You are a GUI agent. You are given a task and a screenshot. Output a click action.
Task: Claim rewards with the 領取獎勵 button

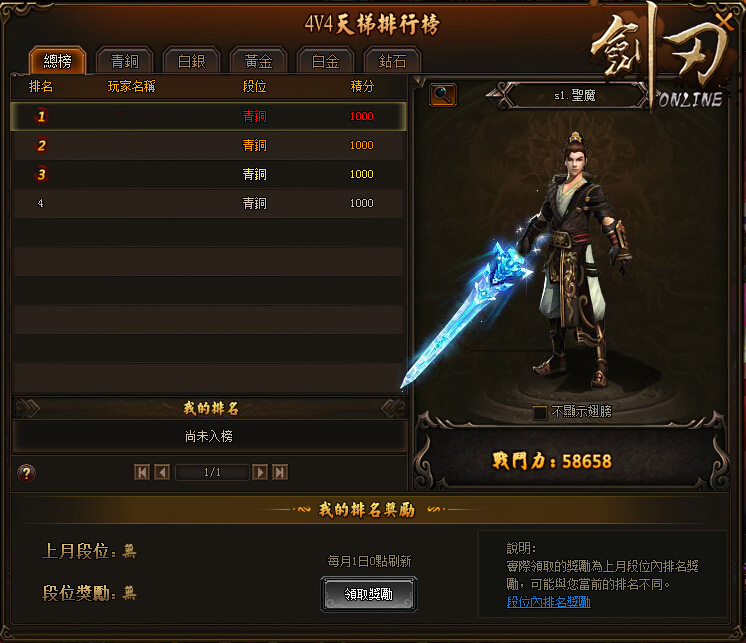pos(369,594)
